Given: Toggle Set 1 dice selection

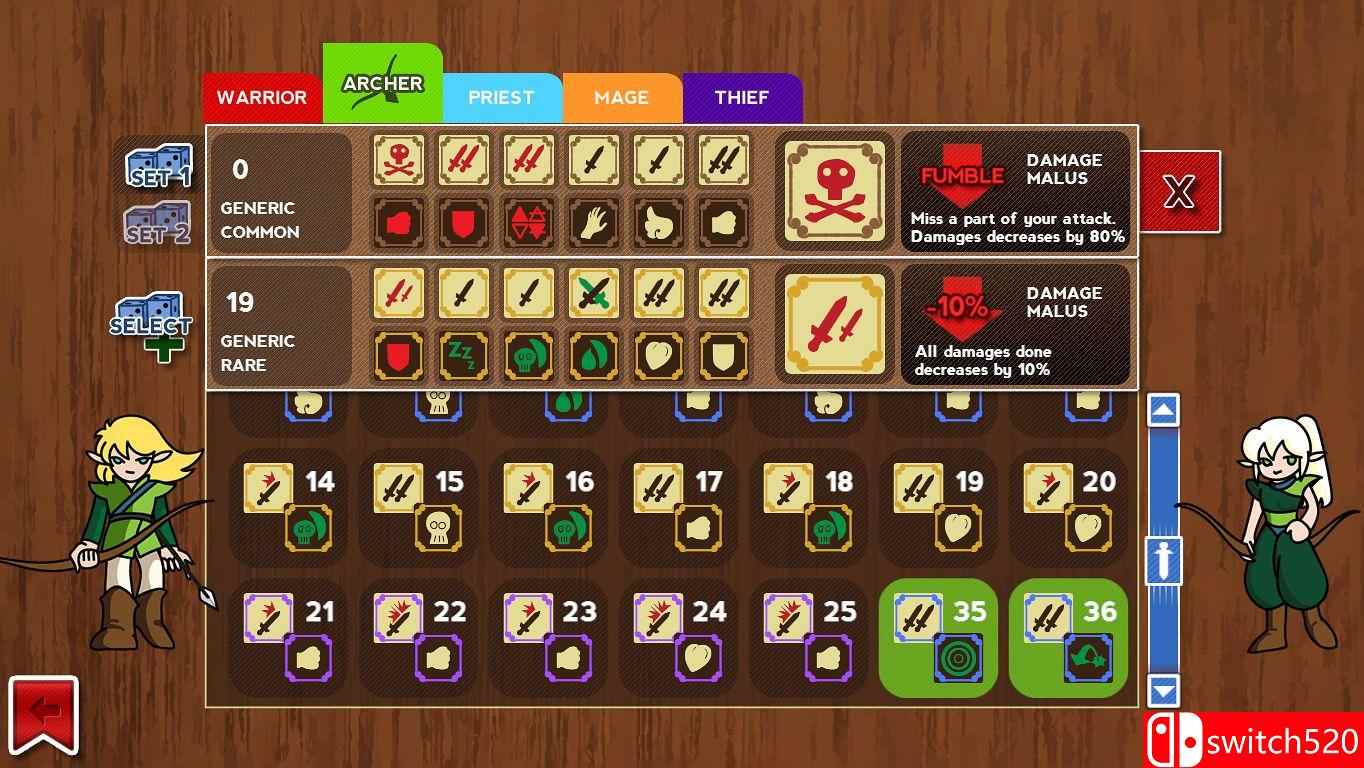Looking at the screenshot, I should click(x=155, y=165).
